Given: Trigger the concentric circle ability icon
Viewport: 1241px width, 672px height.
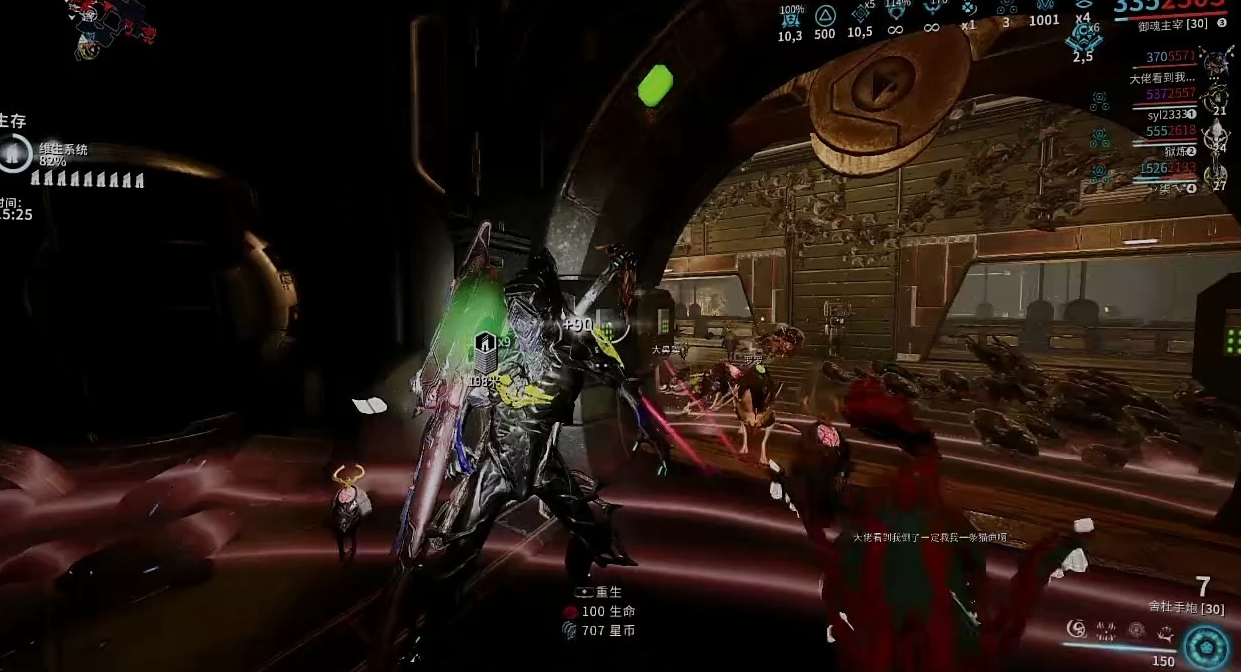Looking at the screenshot, I should coord(1136,630).
